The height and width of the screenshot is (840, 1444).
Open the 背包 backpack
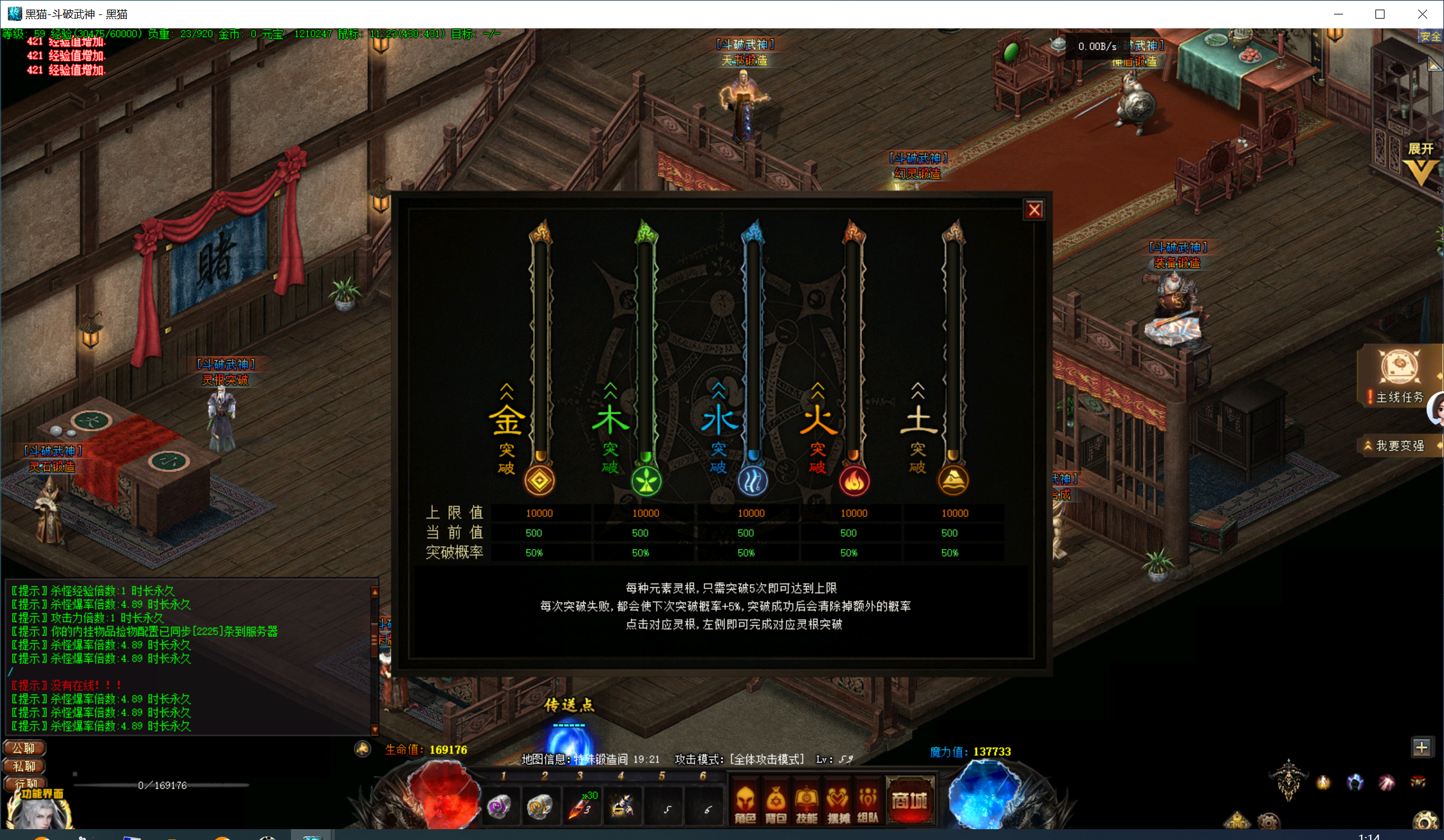coord(776,803)
